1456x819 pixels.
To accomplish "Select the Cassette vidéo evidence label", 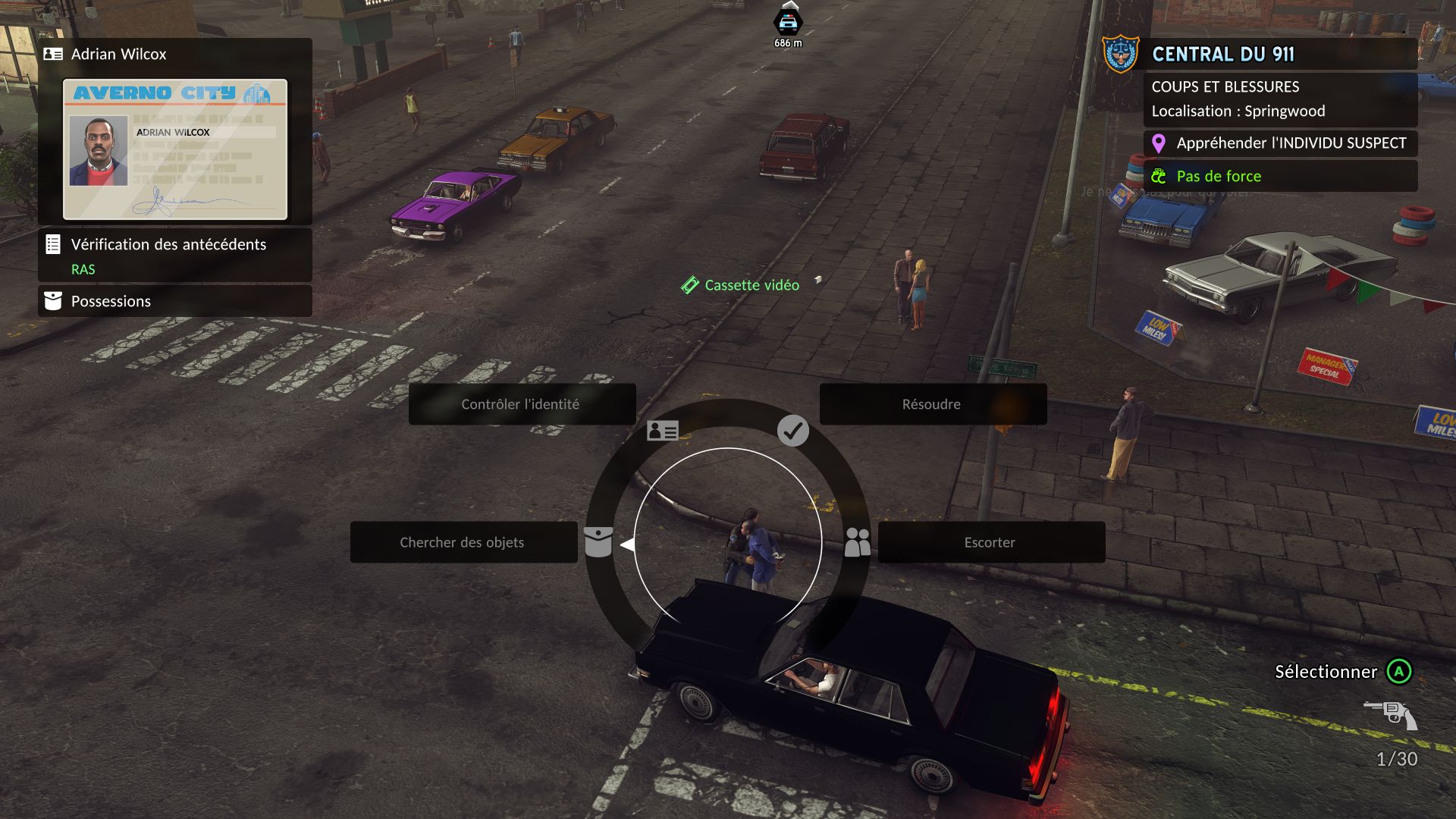I will [751, 285].
